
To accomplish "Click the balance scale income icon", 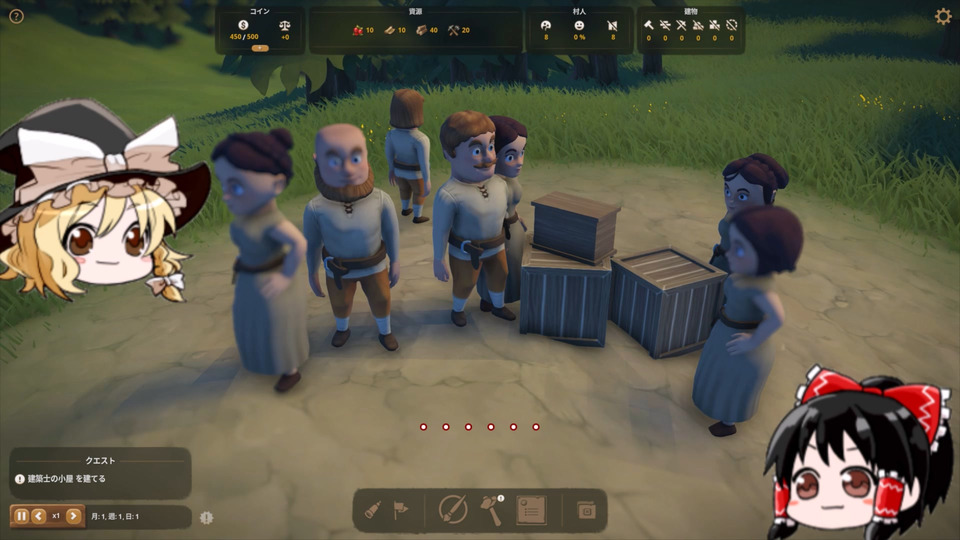I will (x=285, y=24).
